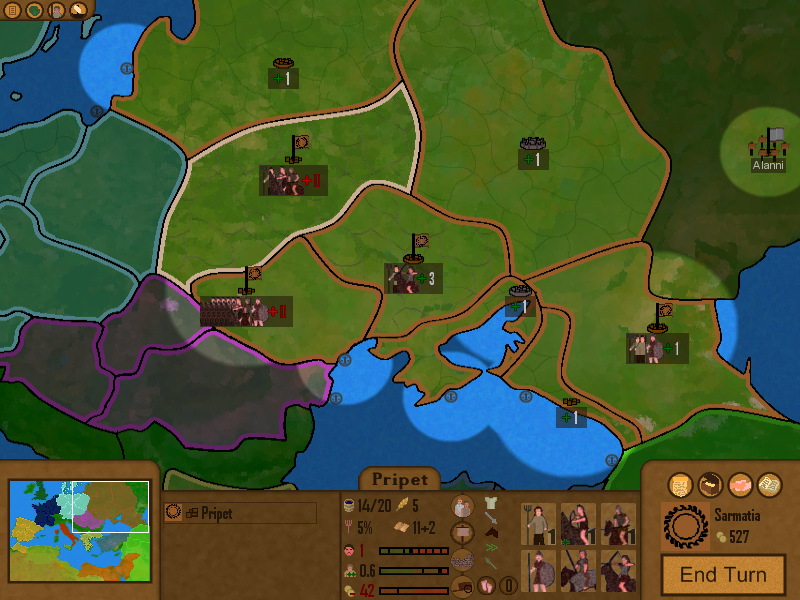800x600 pixels.
Task: Click the cart button in province panel
Action: (x=462, y=586)
